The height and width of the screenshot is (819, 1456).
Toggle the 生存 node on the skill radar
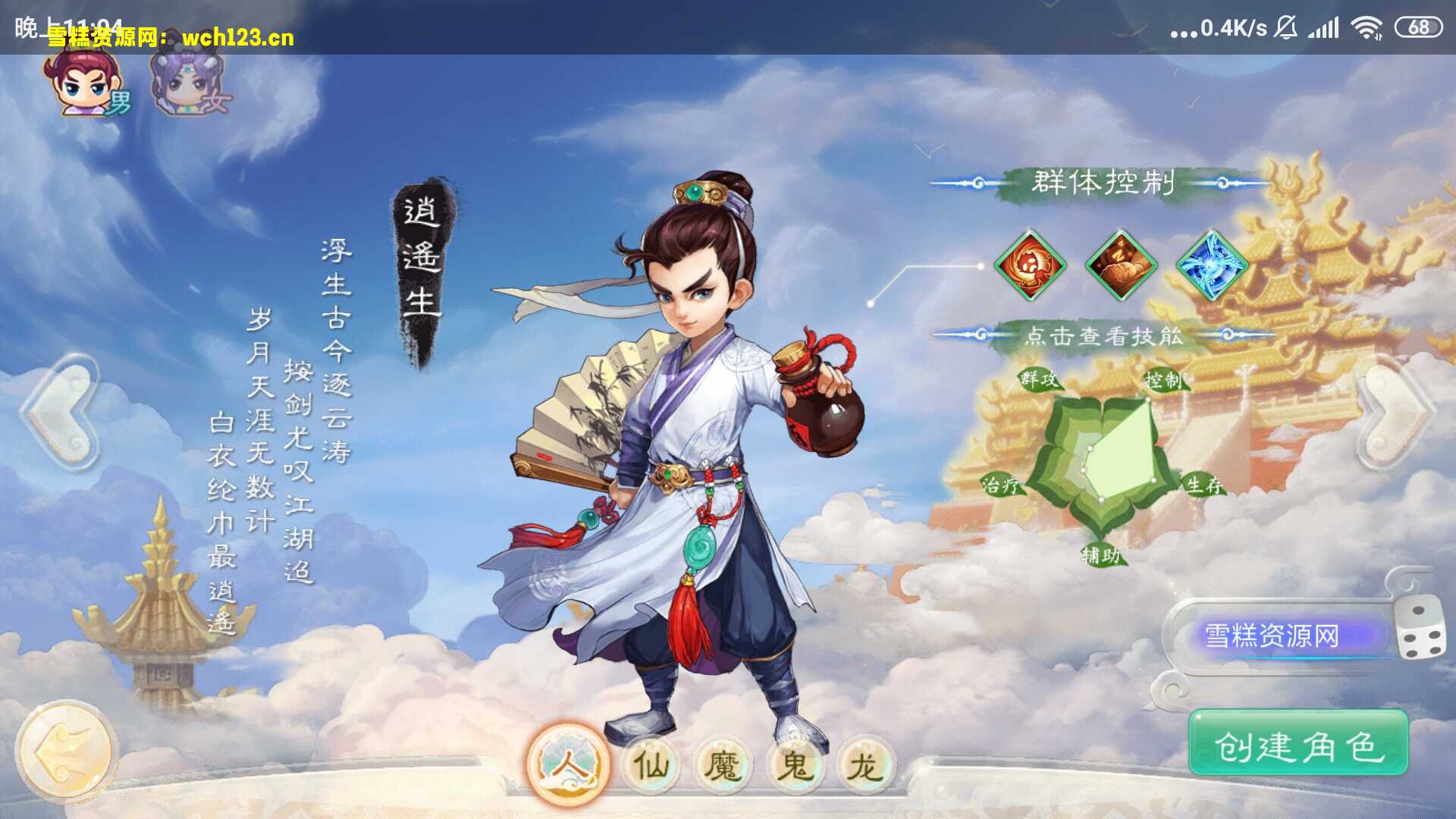(1204, 488)
